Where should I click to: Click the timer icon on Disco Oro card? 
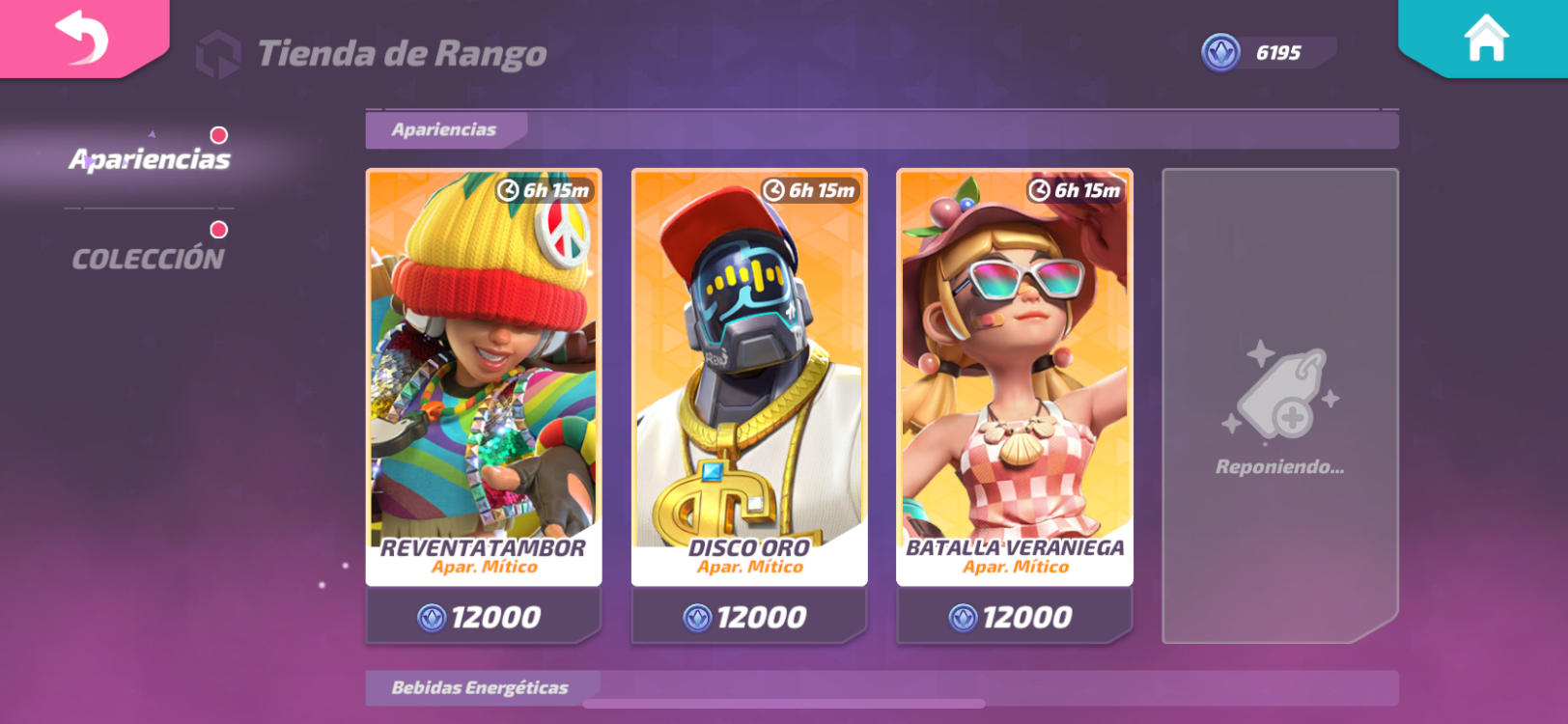click(773, 190)
